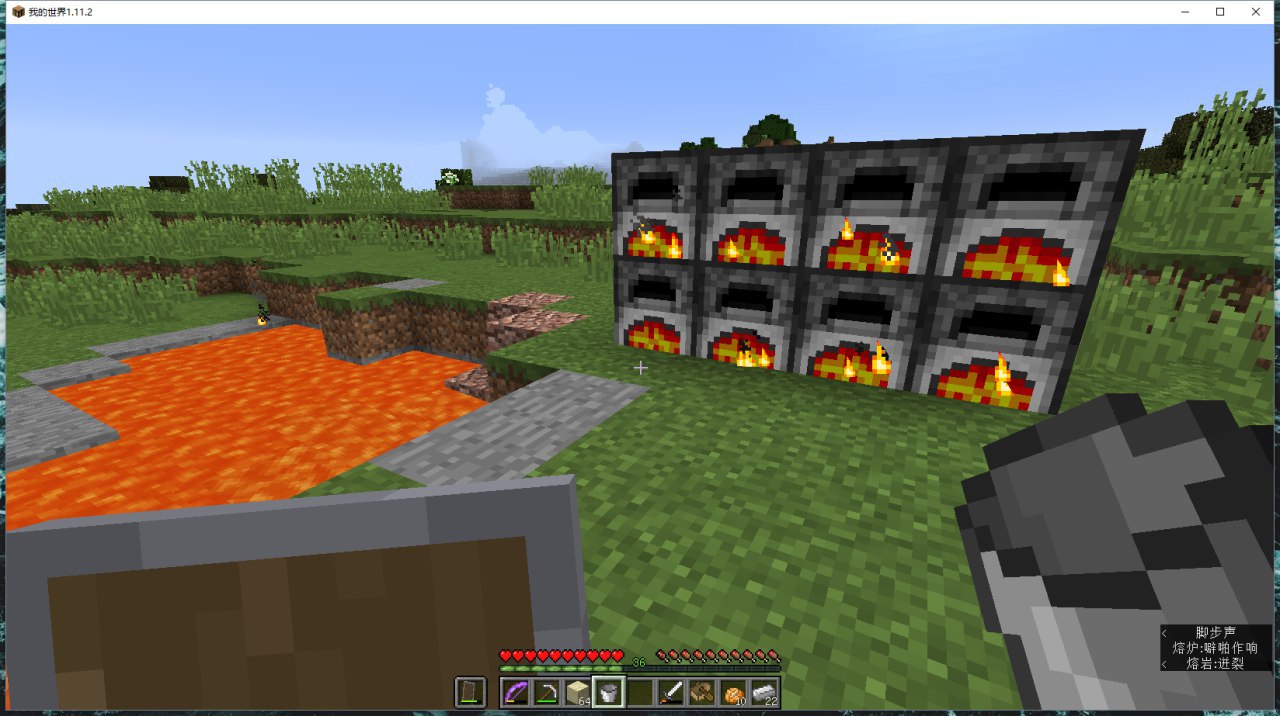Screen dimensions: 1280x716
Task: Choose the sand block stack of 64
Action: tap(577, 692)
